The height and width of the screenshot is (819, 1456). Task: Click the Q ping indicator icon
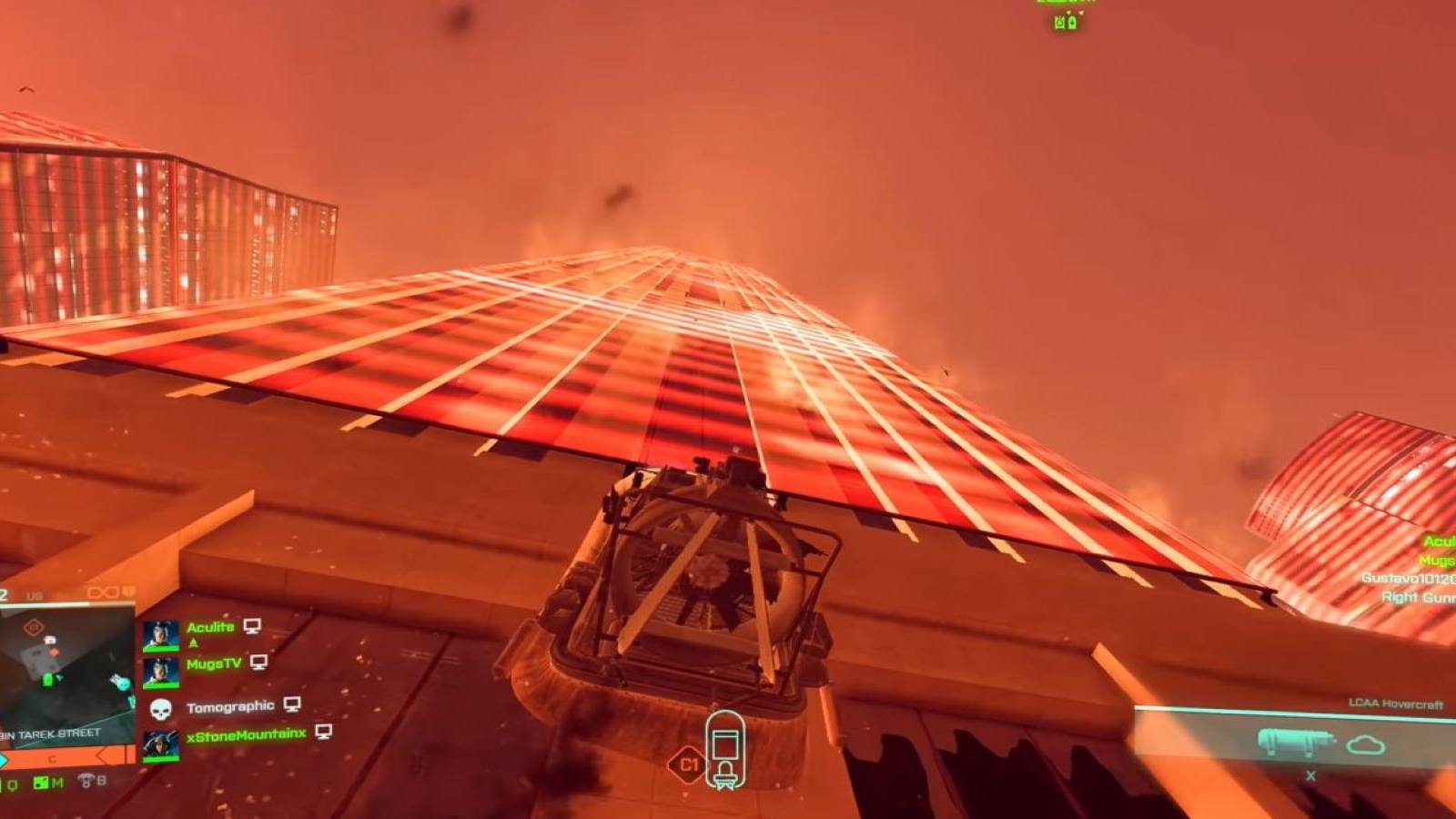(x=12, y=784)
